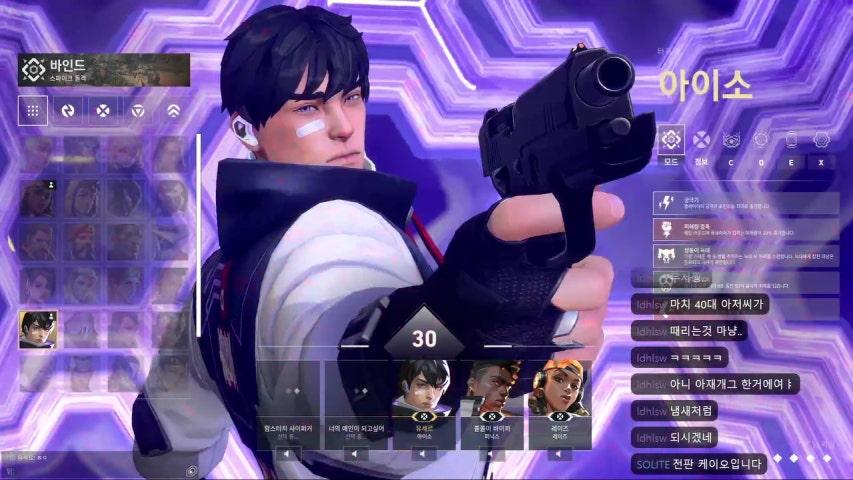Image resolution: width=853 pixels, height=480 pixels.
Task: Select the raised fist mode entry
Action: pyautogui.click(x=746, y=229)
